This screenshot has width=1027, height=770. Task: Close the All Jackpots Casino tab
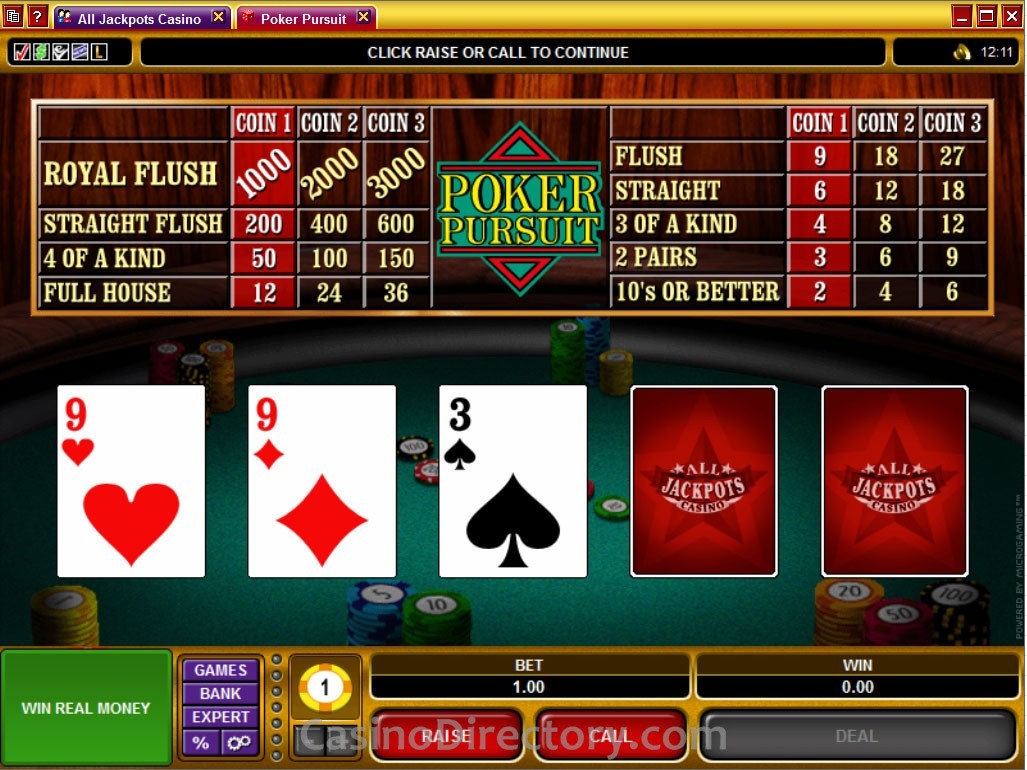coord(218,17)
